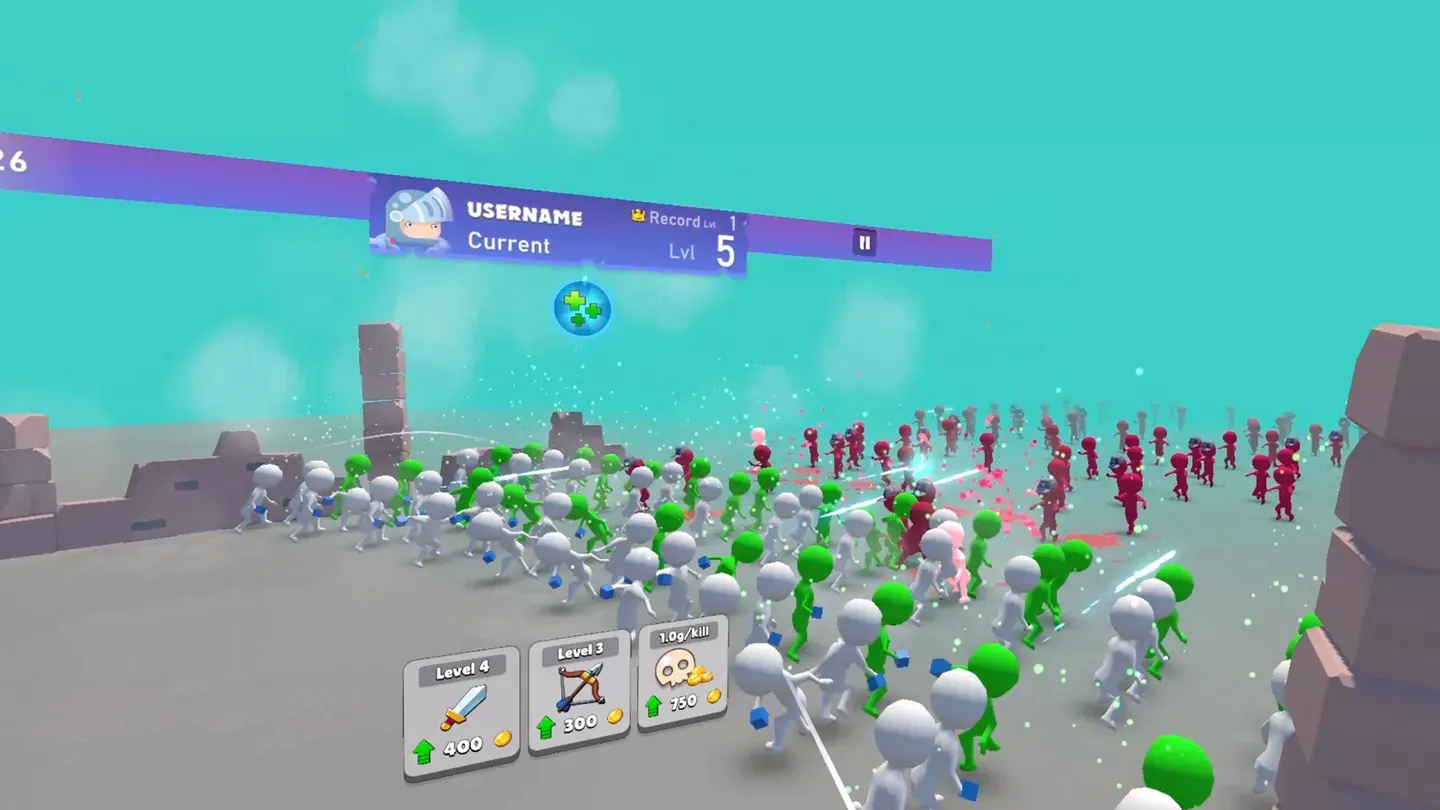Select the sword upgrade icon
This screenshot has width=1440, height=810.
tap(463, 706)
